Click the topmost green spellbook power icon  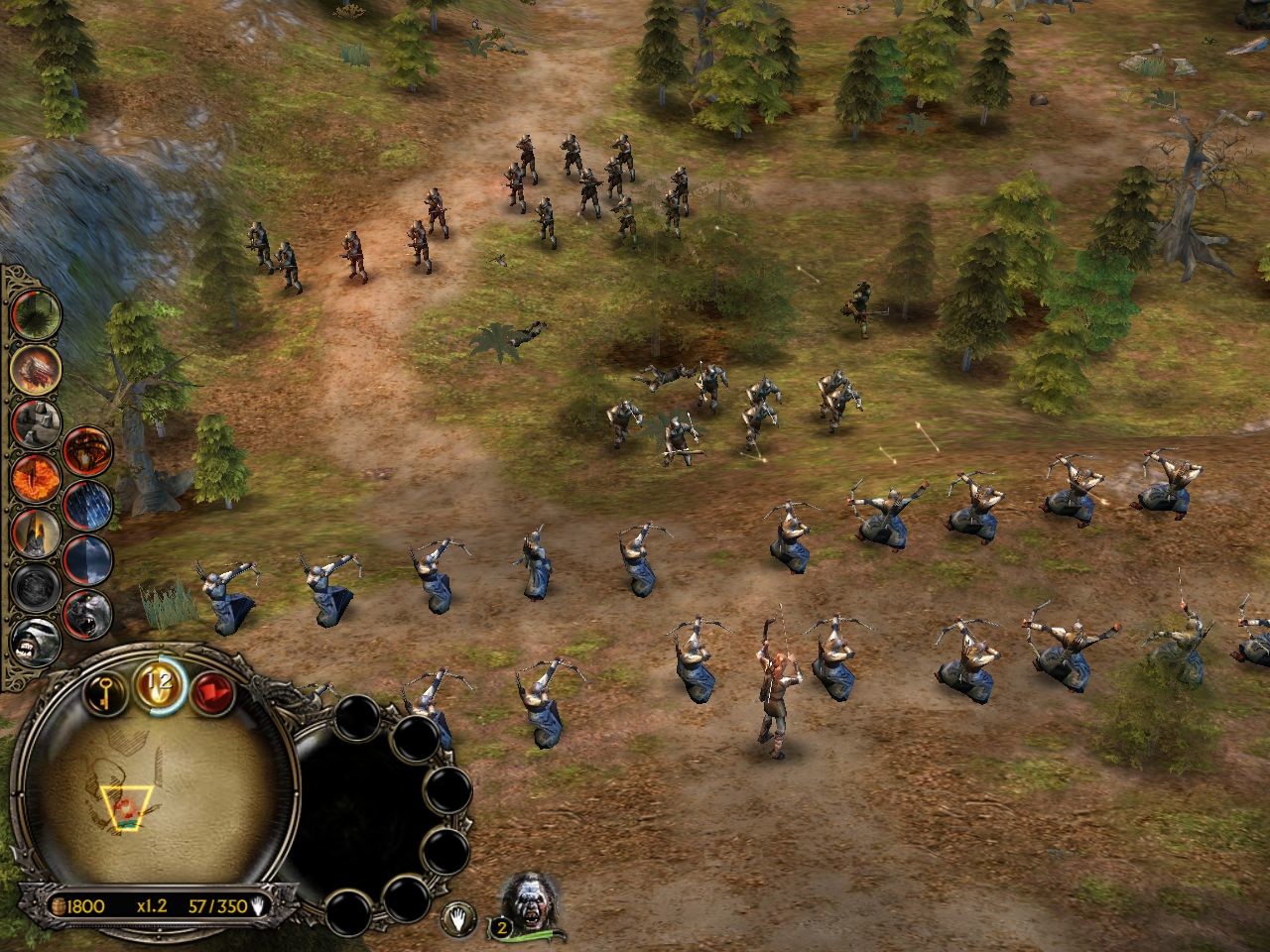click(35, 312)
